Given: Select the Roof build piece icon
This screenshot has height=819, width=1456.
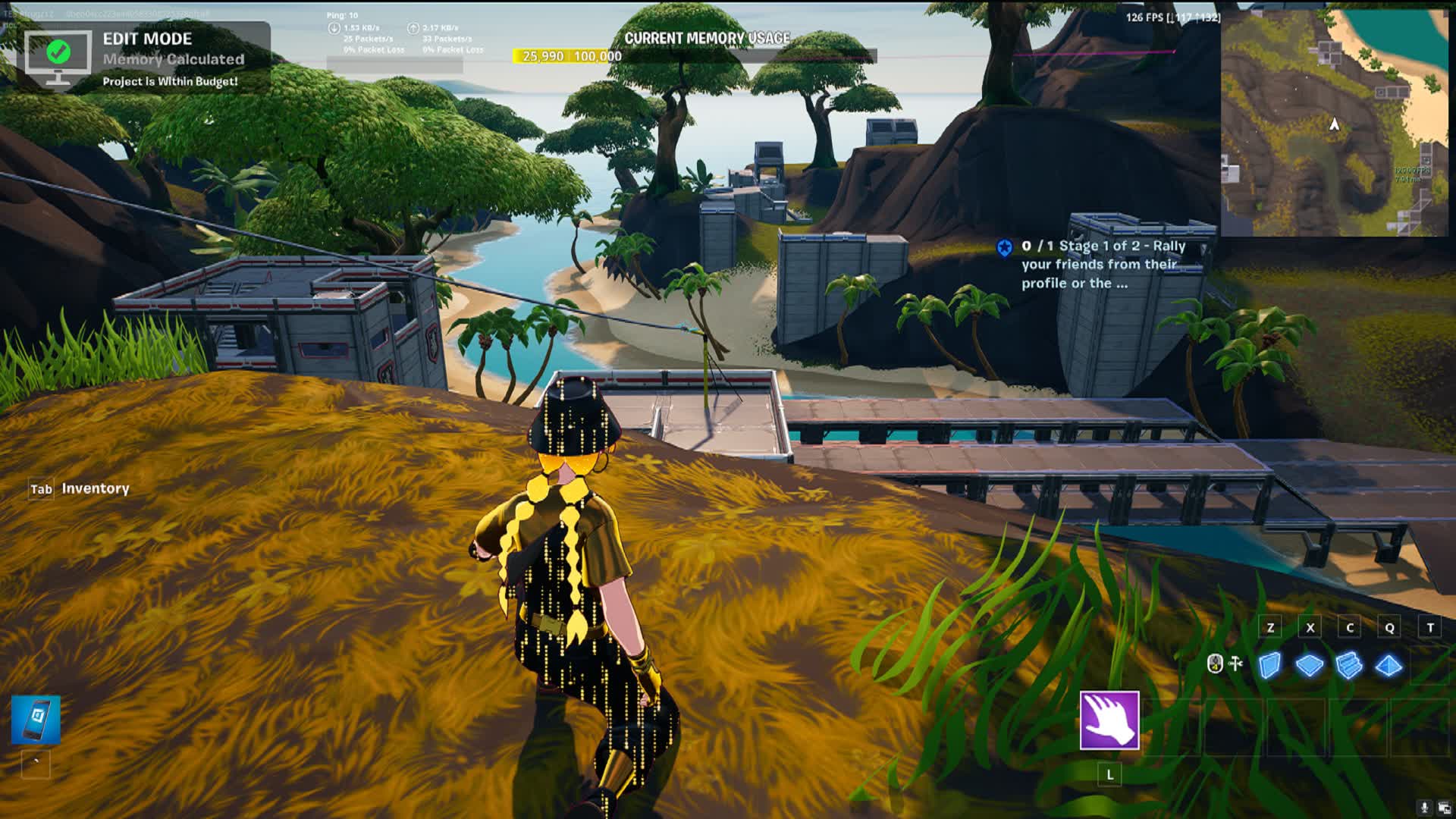Looking at the screenshot, I should pos(1389,665).
